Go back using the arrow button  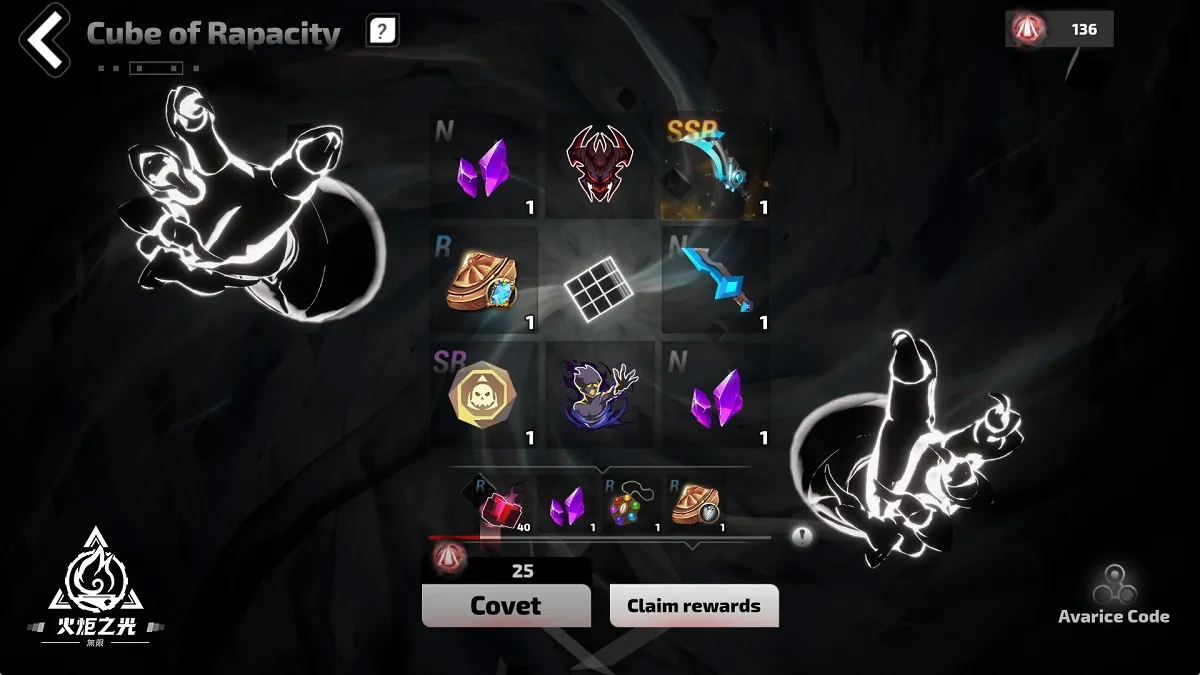point(42,38)
